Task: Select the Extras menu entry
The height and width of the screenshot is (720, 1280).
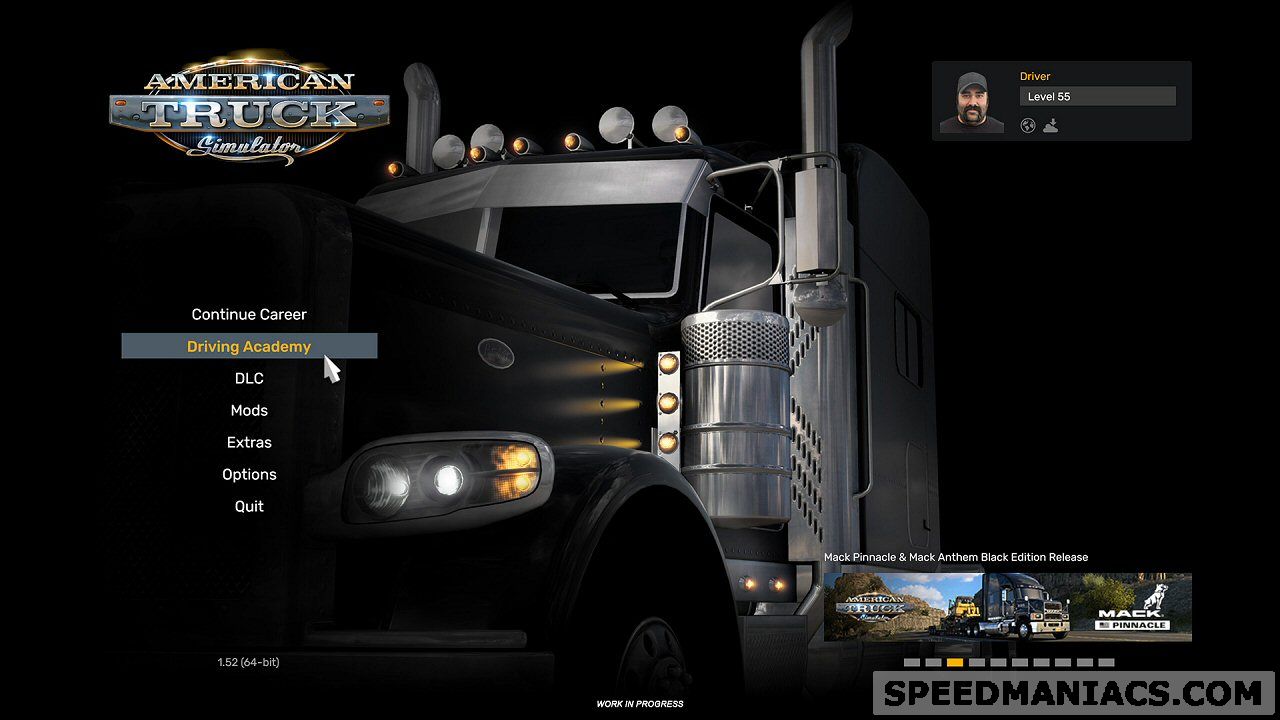Action: 249,442
